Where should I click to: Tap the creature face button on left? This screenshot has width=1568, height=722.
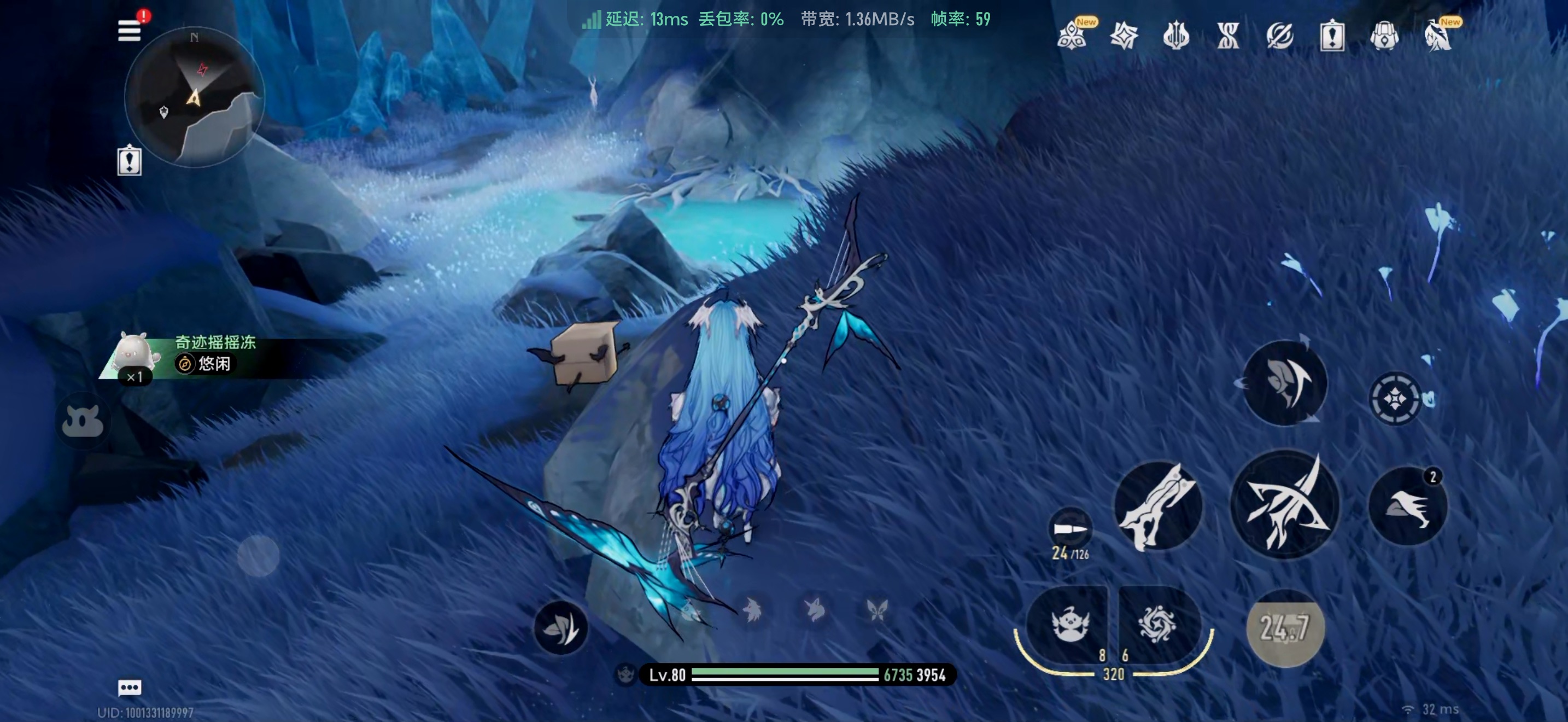coord(83,421)
